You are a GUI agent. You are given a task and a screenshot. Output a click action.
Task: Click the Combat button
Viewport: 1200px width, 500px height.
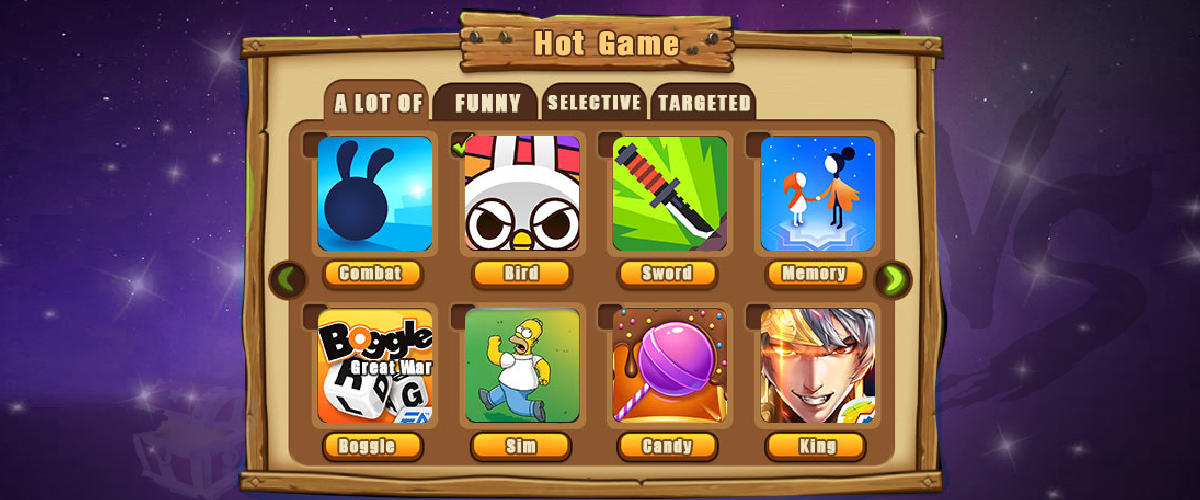click(374, 274)
